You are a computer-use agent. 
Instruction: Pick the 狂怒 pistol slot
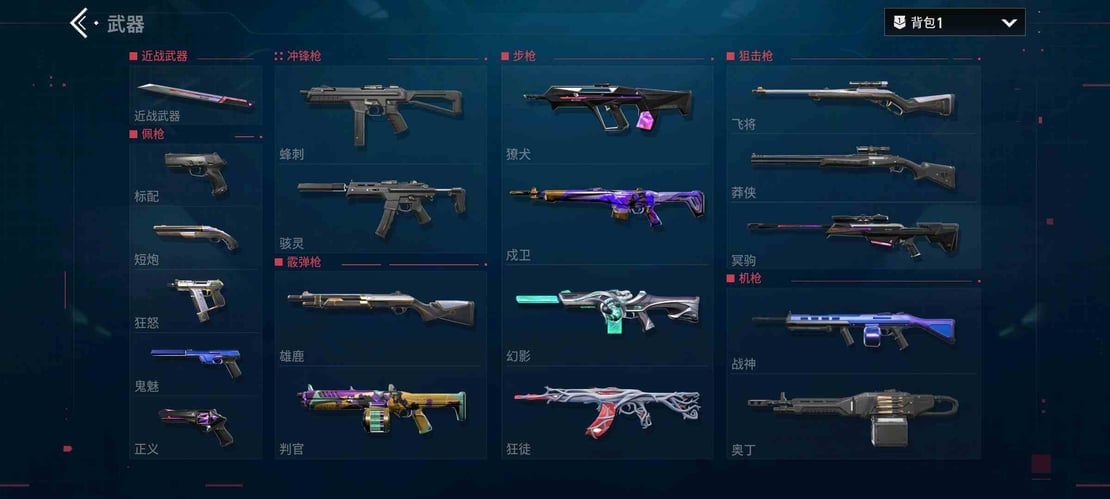tap(196, 299)
